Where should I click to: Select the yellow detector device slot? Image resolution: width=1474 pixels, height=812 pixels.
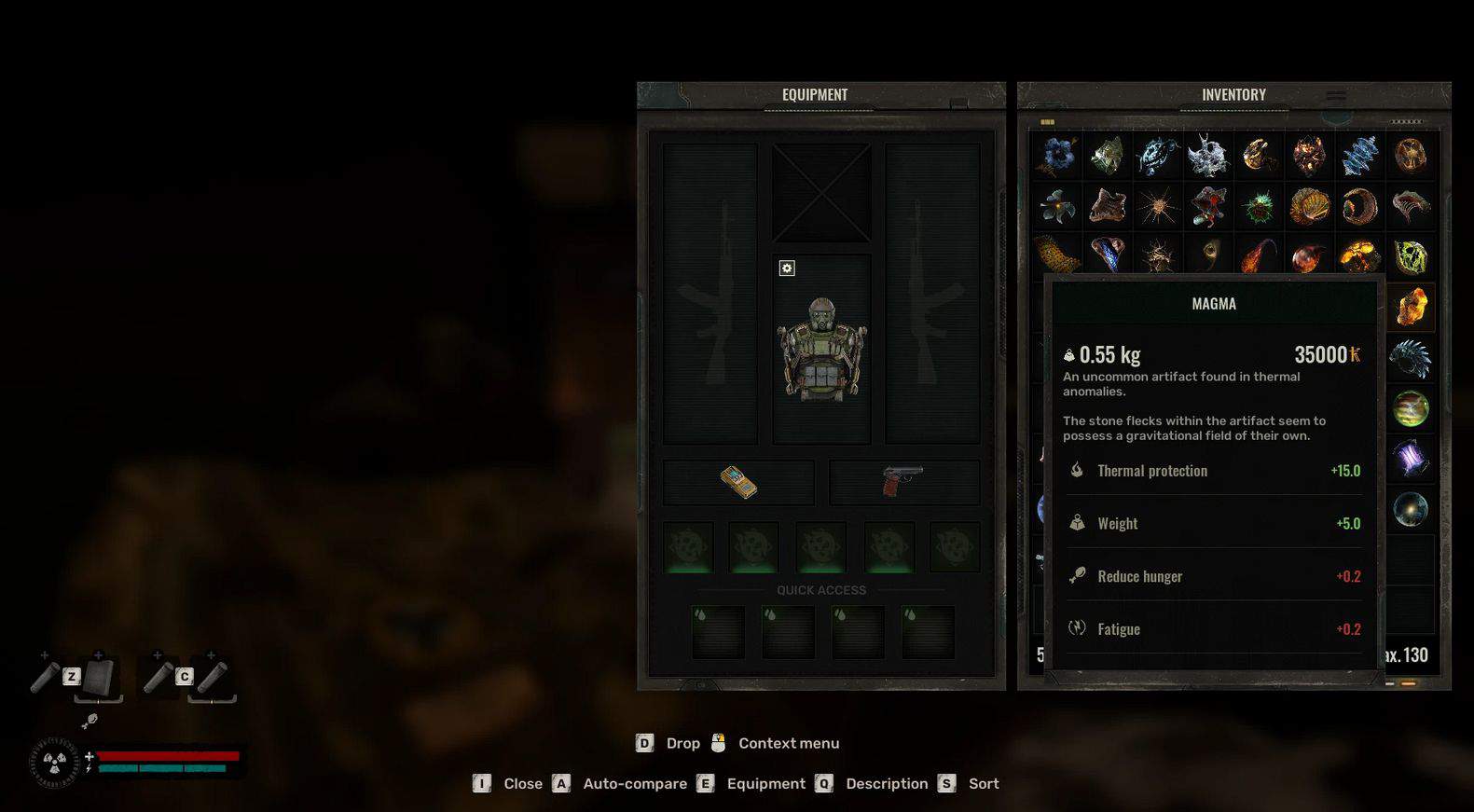[x=738, y=482]
